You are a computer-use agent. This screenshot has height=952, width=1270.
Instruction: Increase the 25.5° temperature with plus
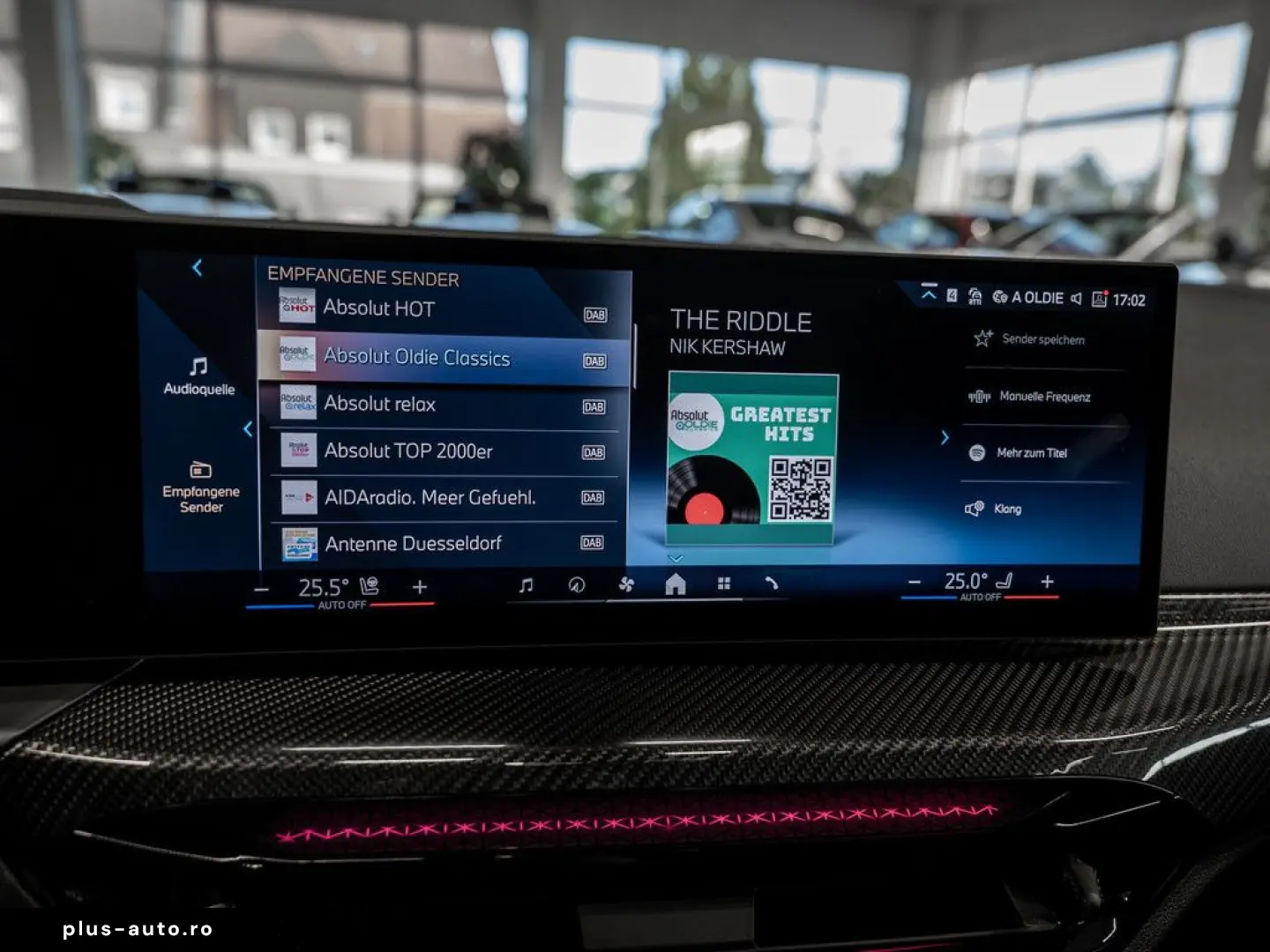coord(420,587)
